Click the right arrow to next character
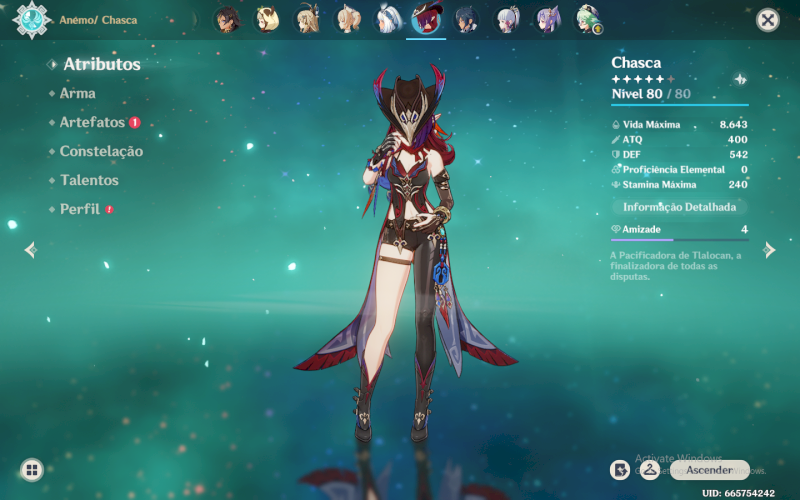 point(769,250)
